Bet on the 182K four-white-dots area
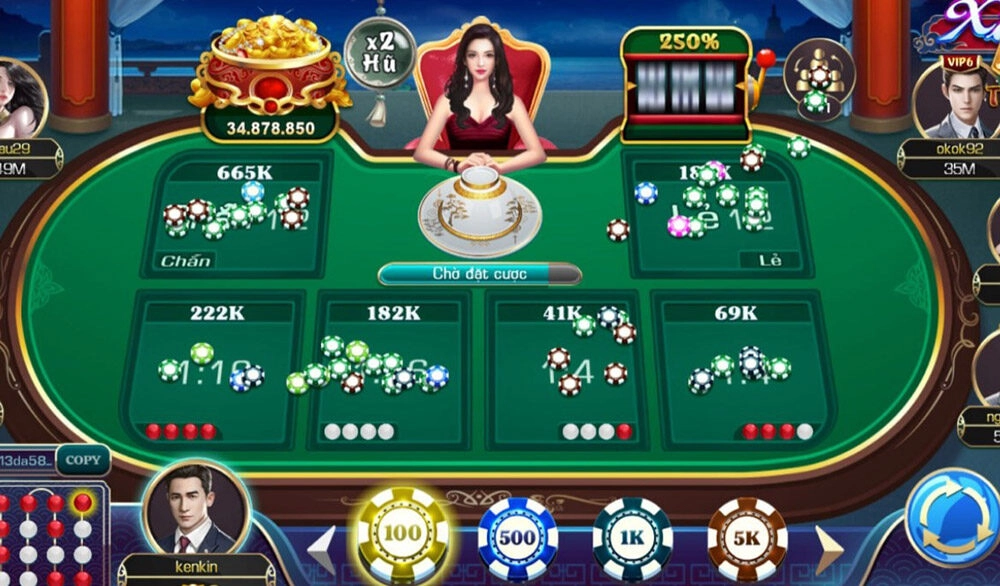1000x586 pixels. tap(392, 370)
